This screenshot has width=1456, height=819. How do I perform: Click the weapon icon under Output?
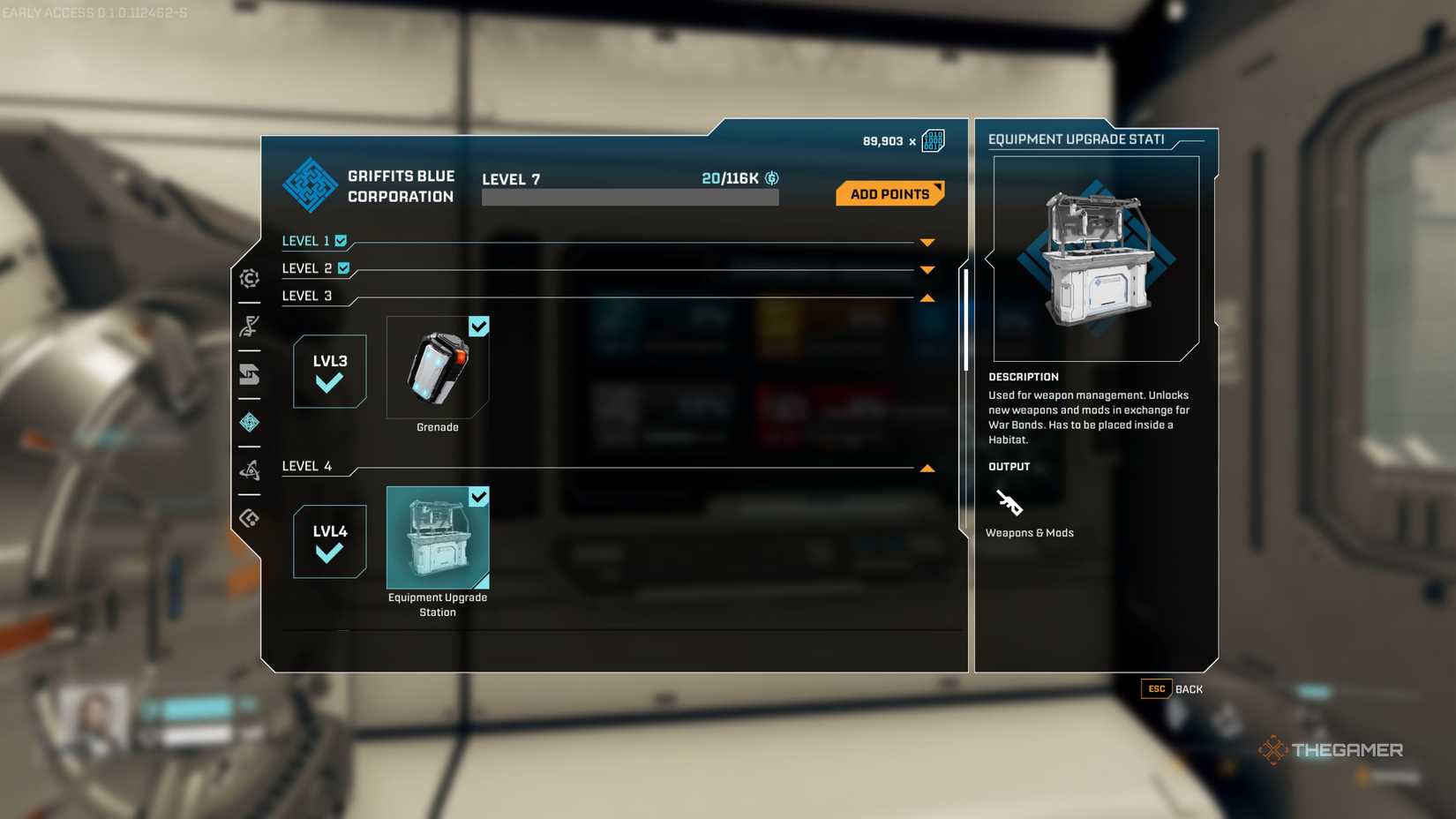coord(1009,504)
